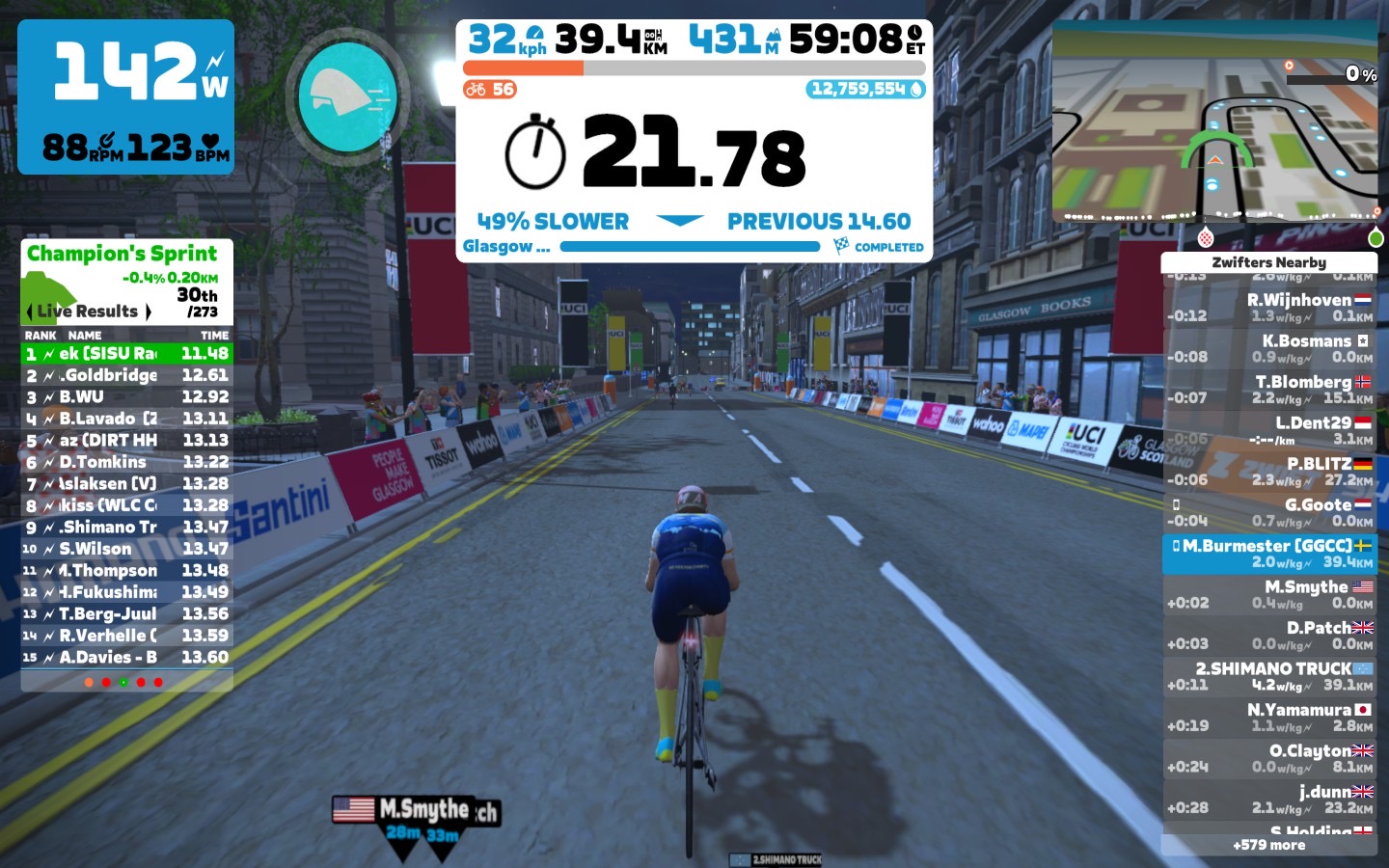
Task: Show the +579 more riders
Action: [1268, 845]
